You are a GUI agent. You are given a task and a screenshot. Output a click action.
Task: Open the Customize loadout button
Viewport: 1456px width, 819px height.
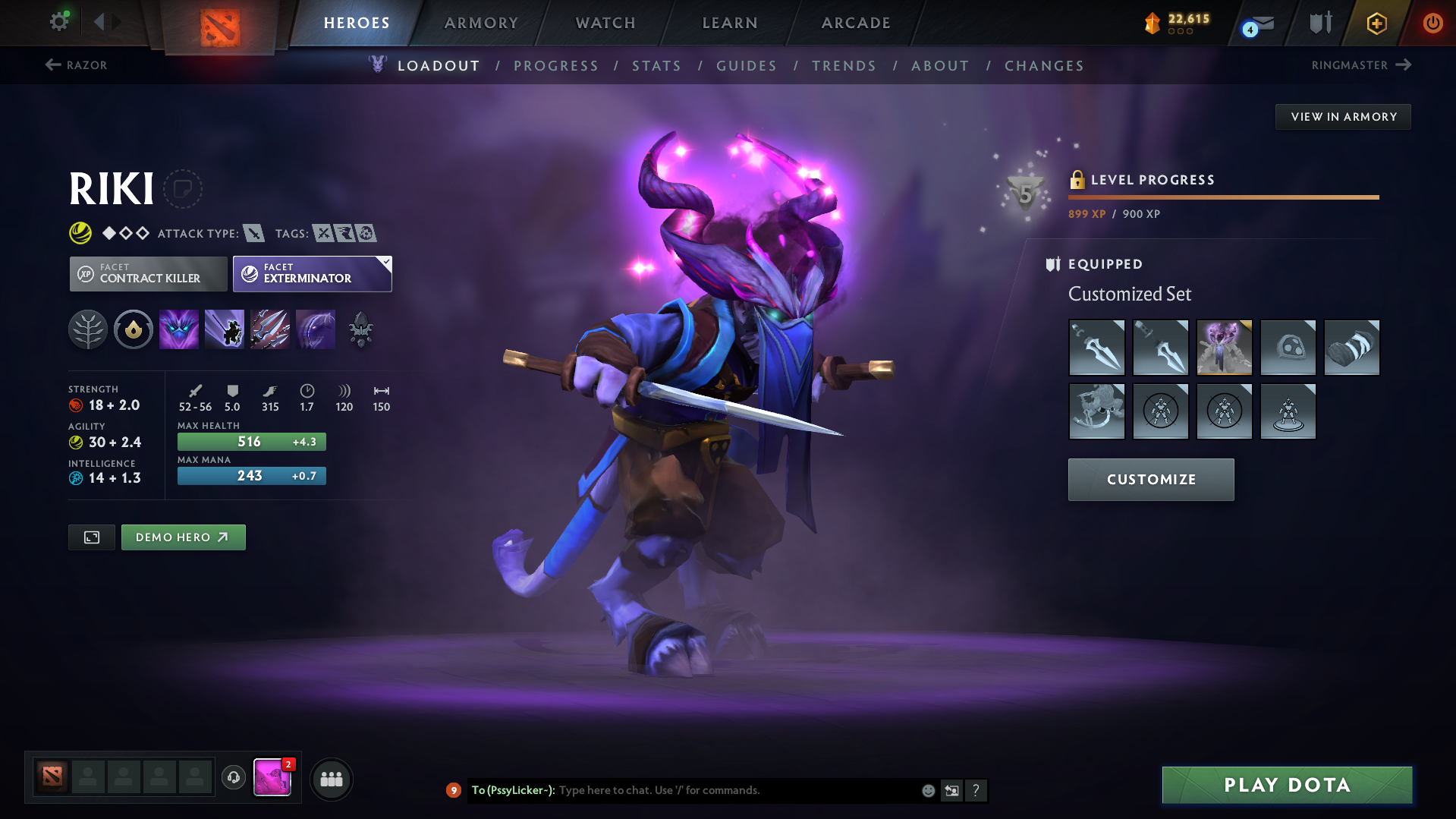(x=1151, y=480)
